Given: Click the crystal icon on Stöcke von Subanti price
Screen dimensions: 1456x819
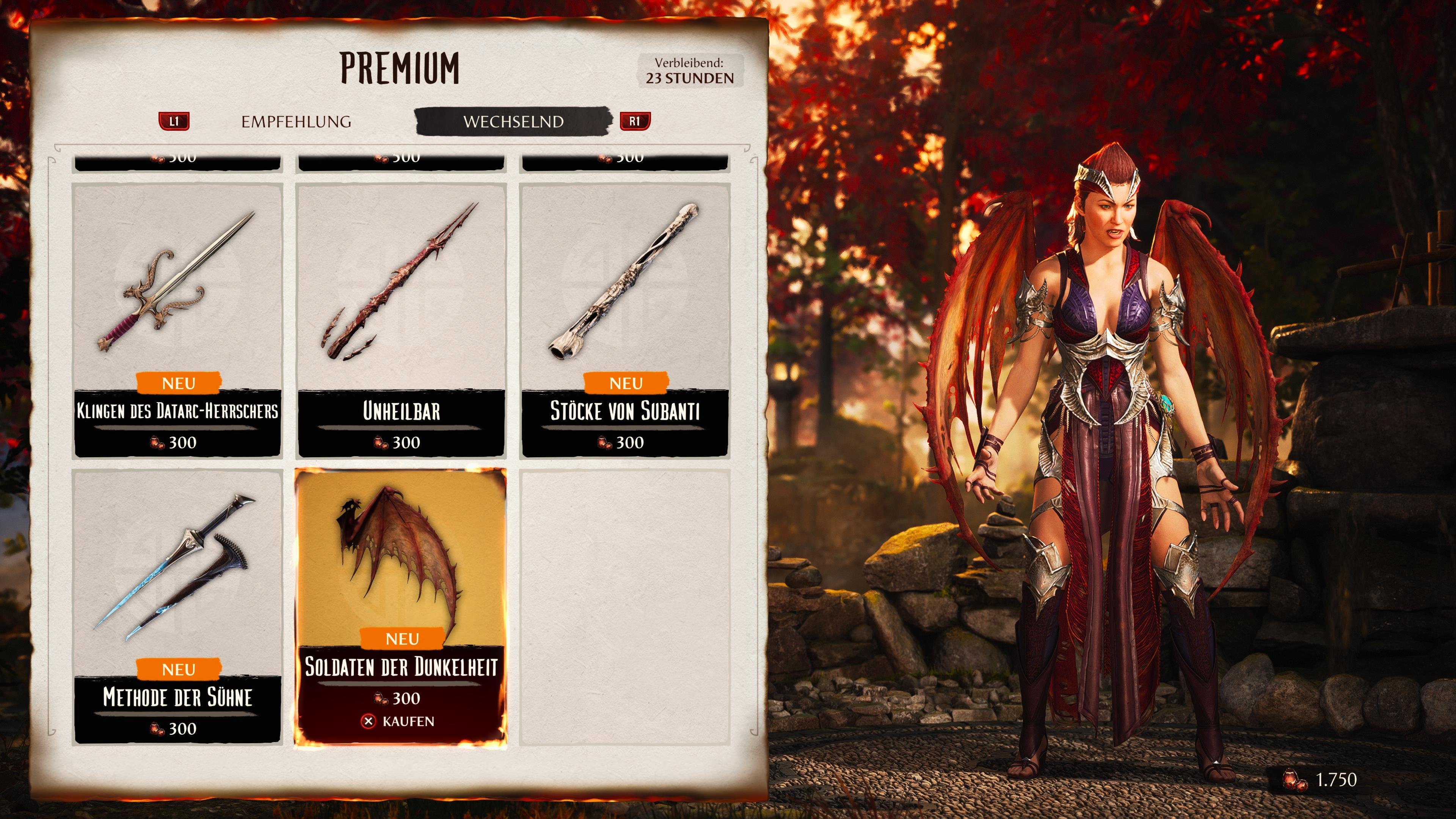Looking at the screenshot, I should (x=604, y=442).
